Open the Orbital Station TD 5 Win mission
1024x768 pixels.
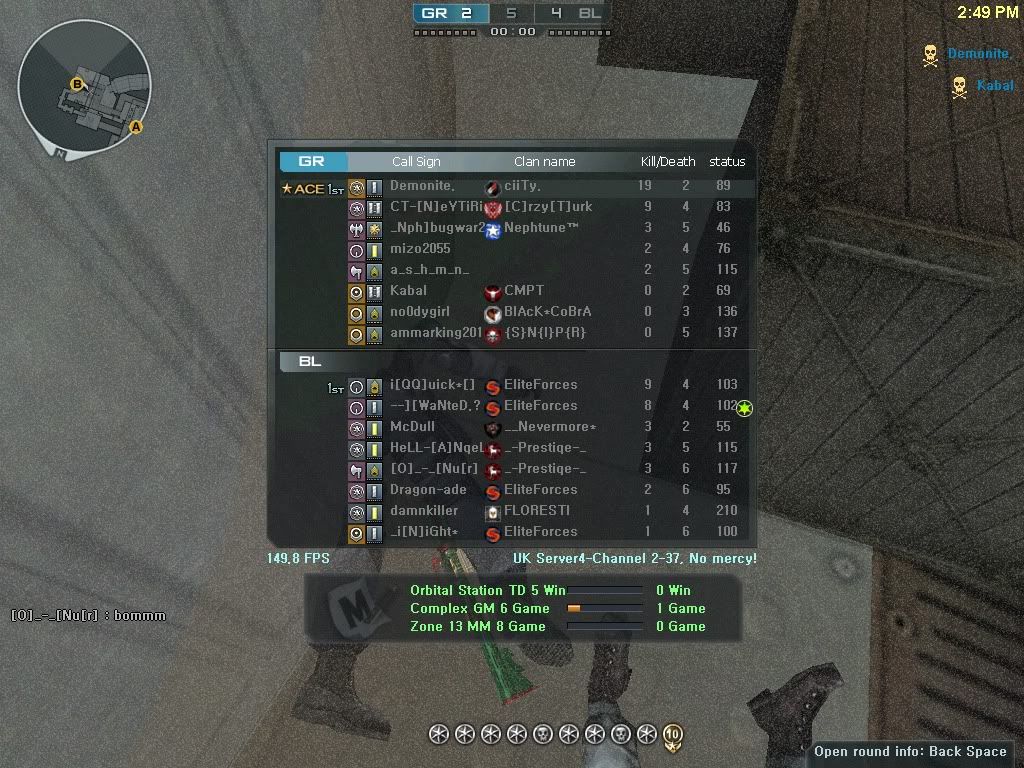coord(488,590)
